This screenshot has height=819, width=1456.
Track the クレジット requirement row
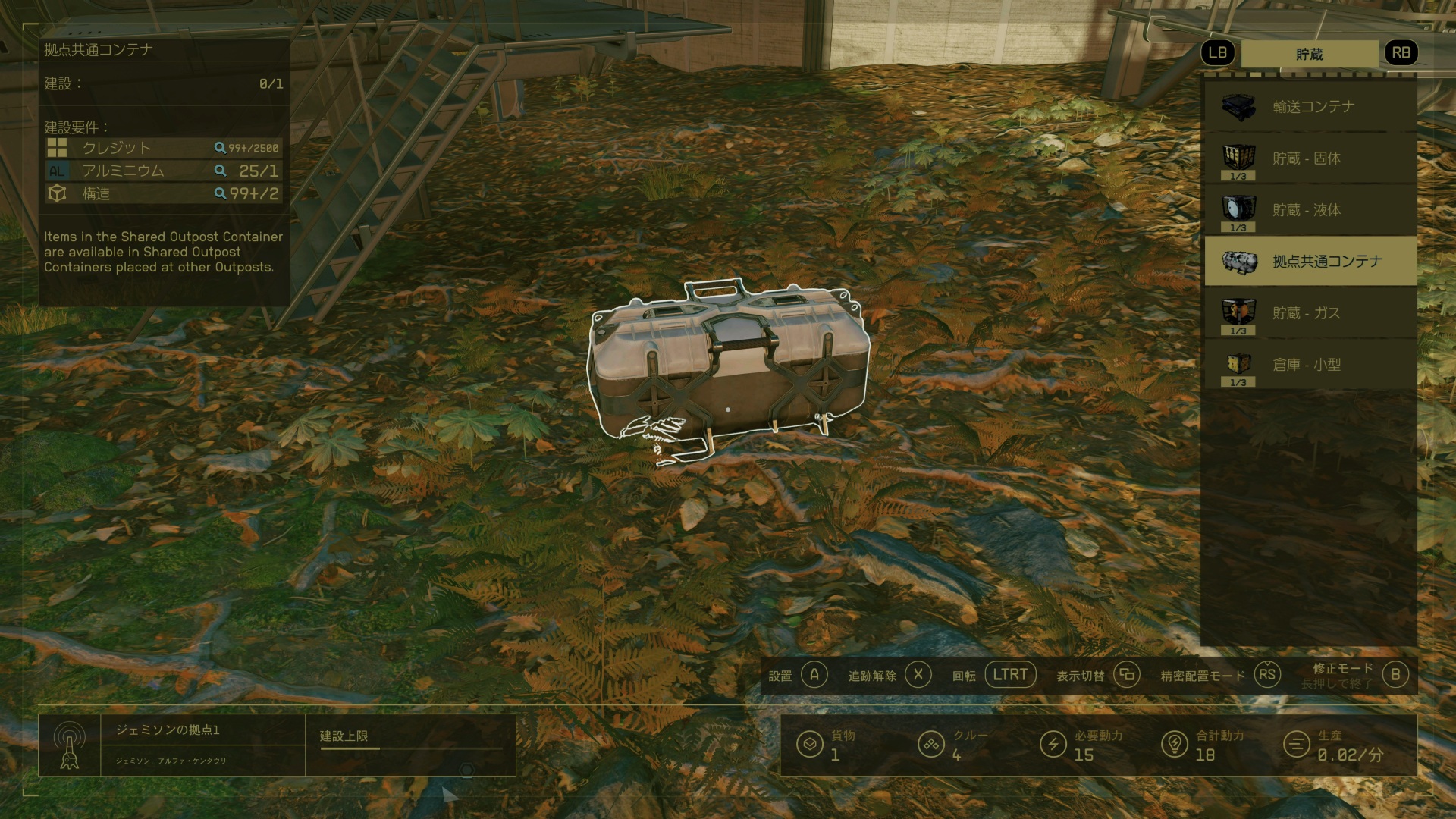pyautogui.click(x=163, y=148)
